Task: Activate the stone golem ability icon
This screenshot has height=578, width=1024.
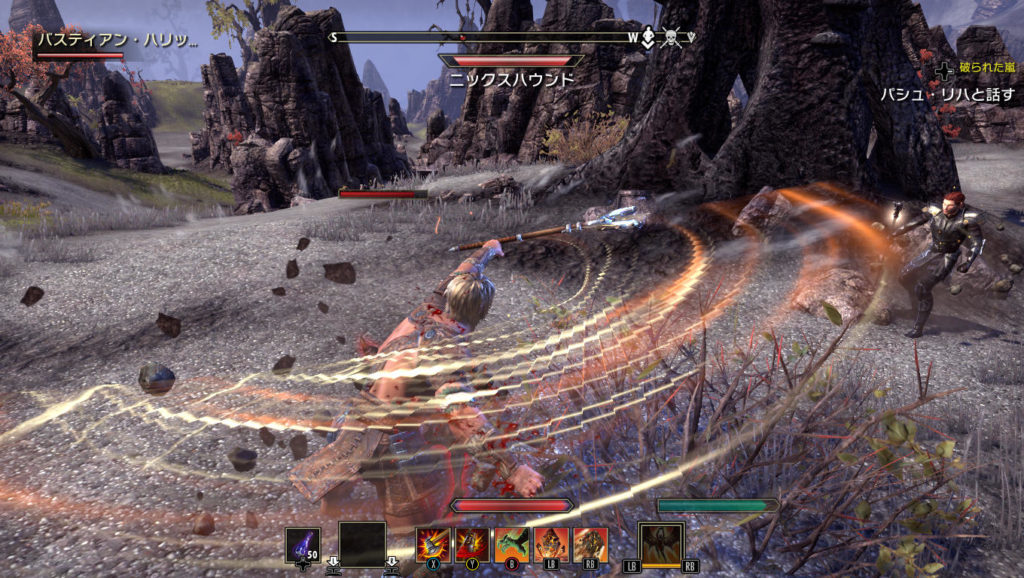Action: [x=590, y=544]
